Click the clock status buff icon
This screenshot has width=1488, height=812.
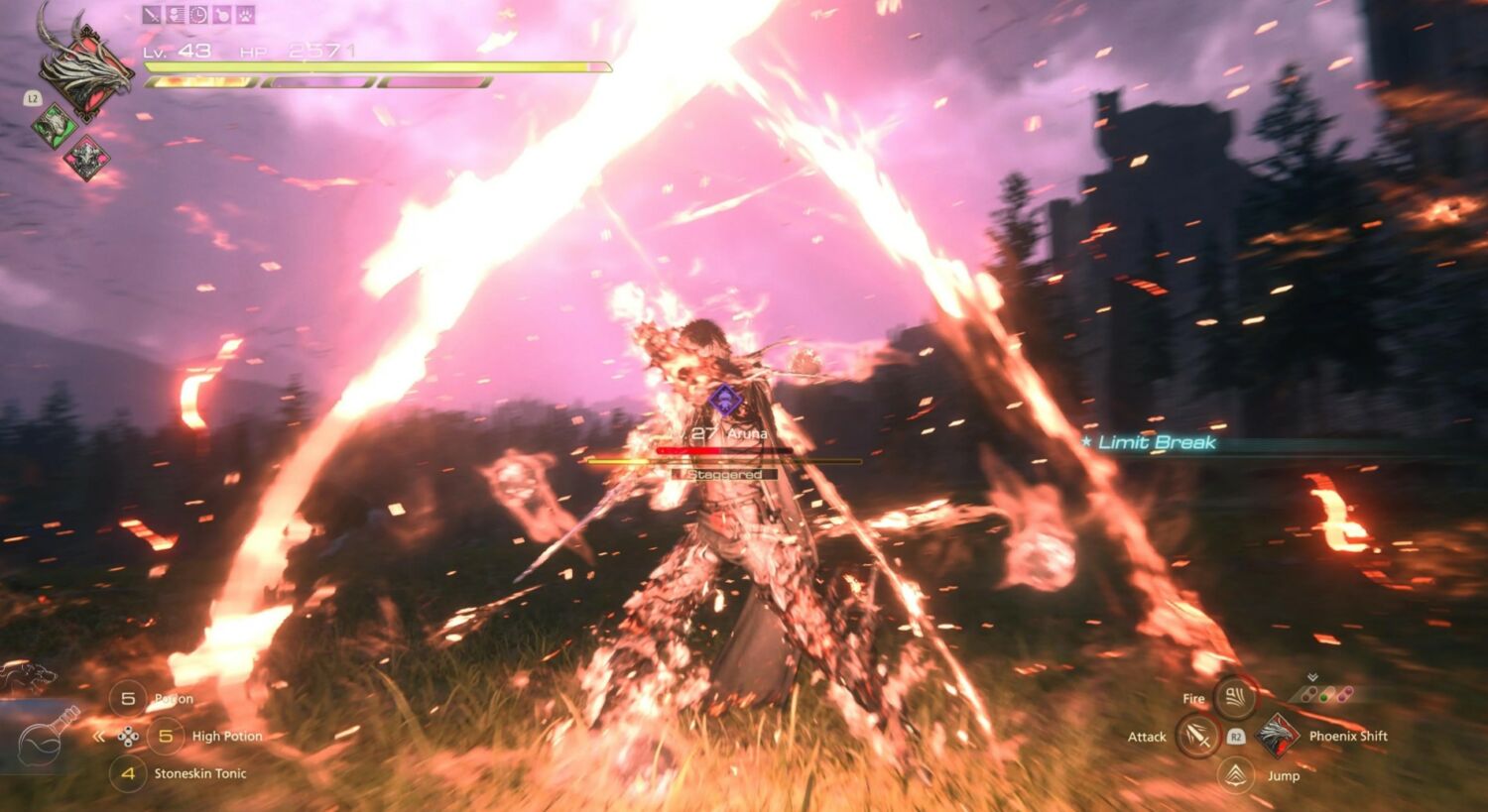pyautogui.click(x=198, y=15)
